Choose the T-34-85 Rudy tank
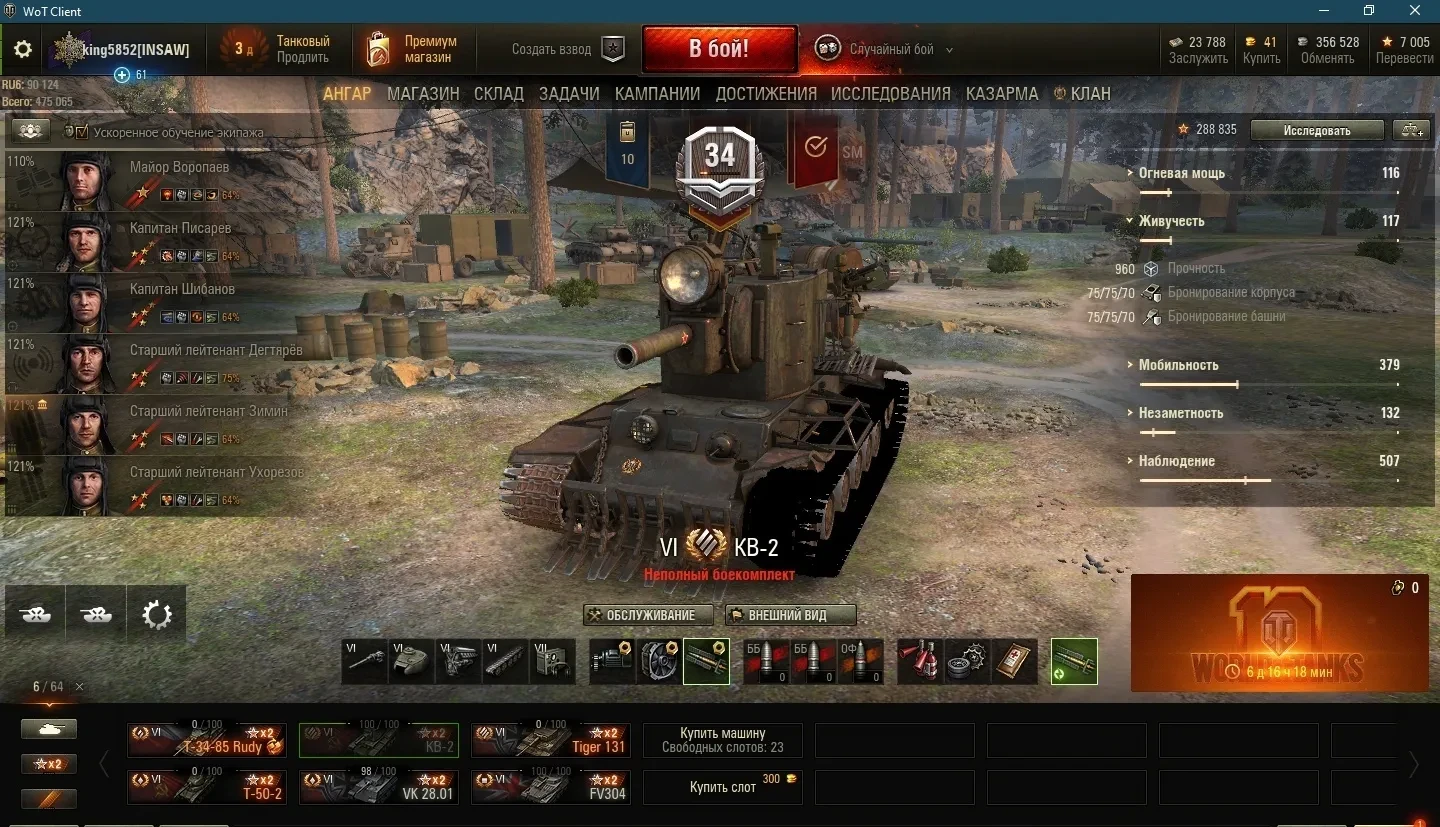The height and width of the screenshot is (827, 1440). 207,740
